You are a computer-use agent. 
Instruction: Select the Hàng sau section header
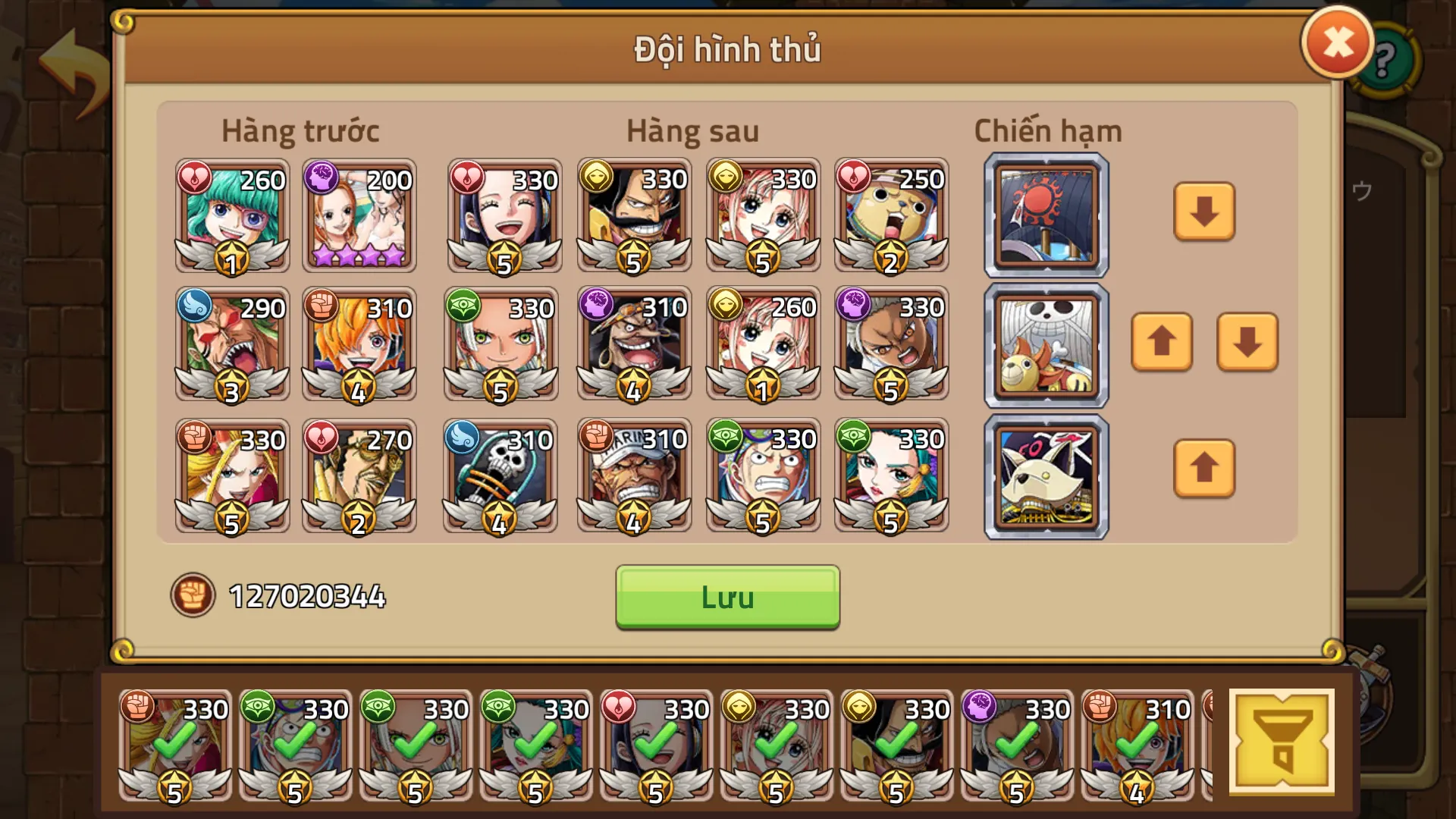point(692,130)
